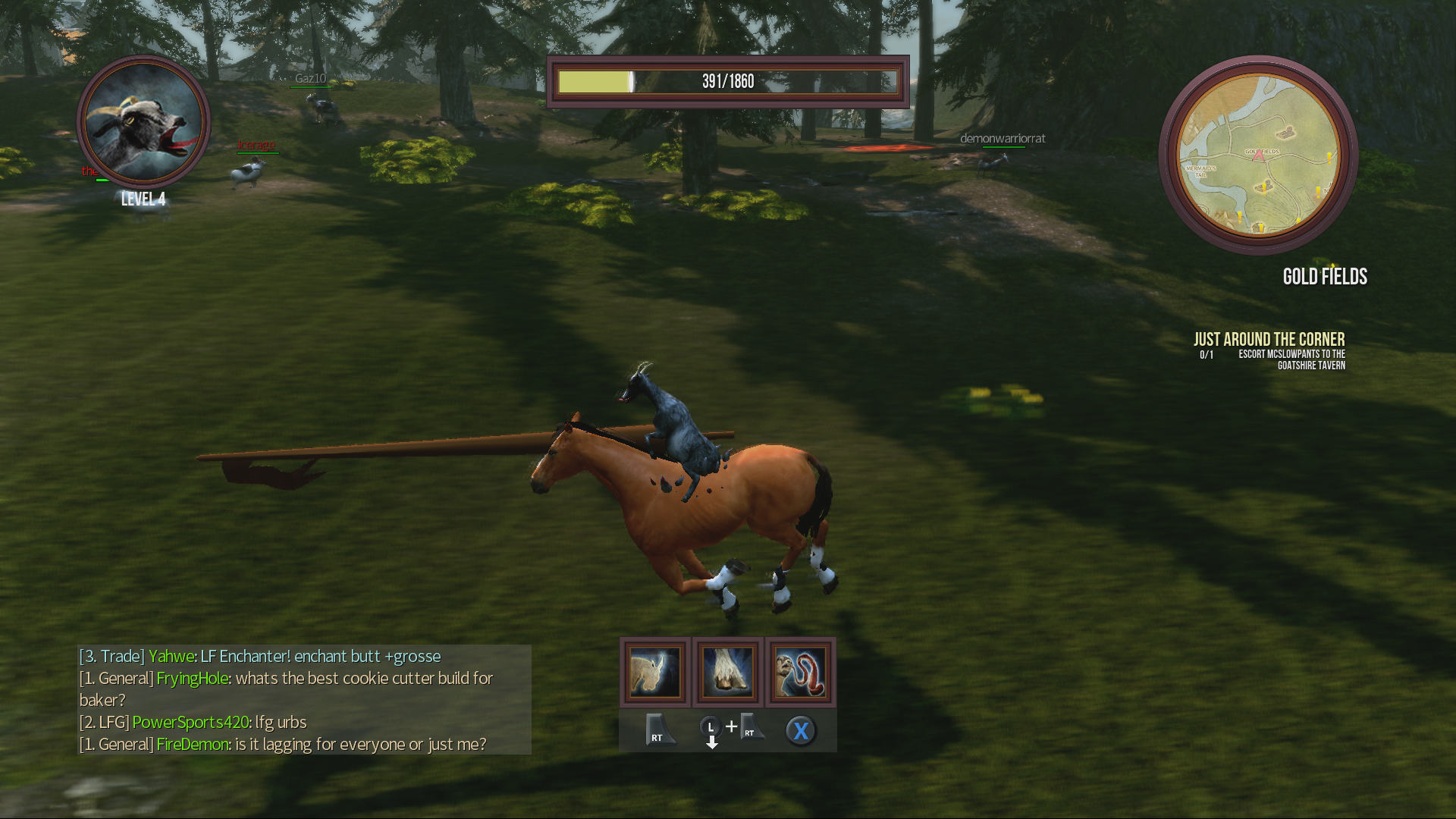Select the Just Around The Corner quest

(1269, 339)
